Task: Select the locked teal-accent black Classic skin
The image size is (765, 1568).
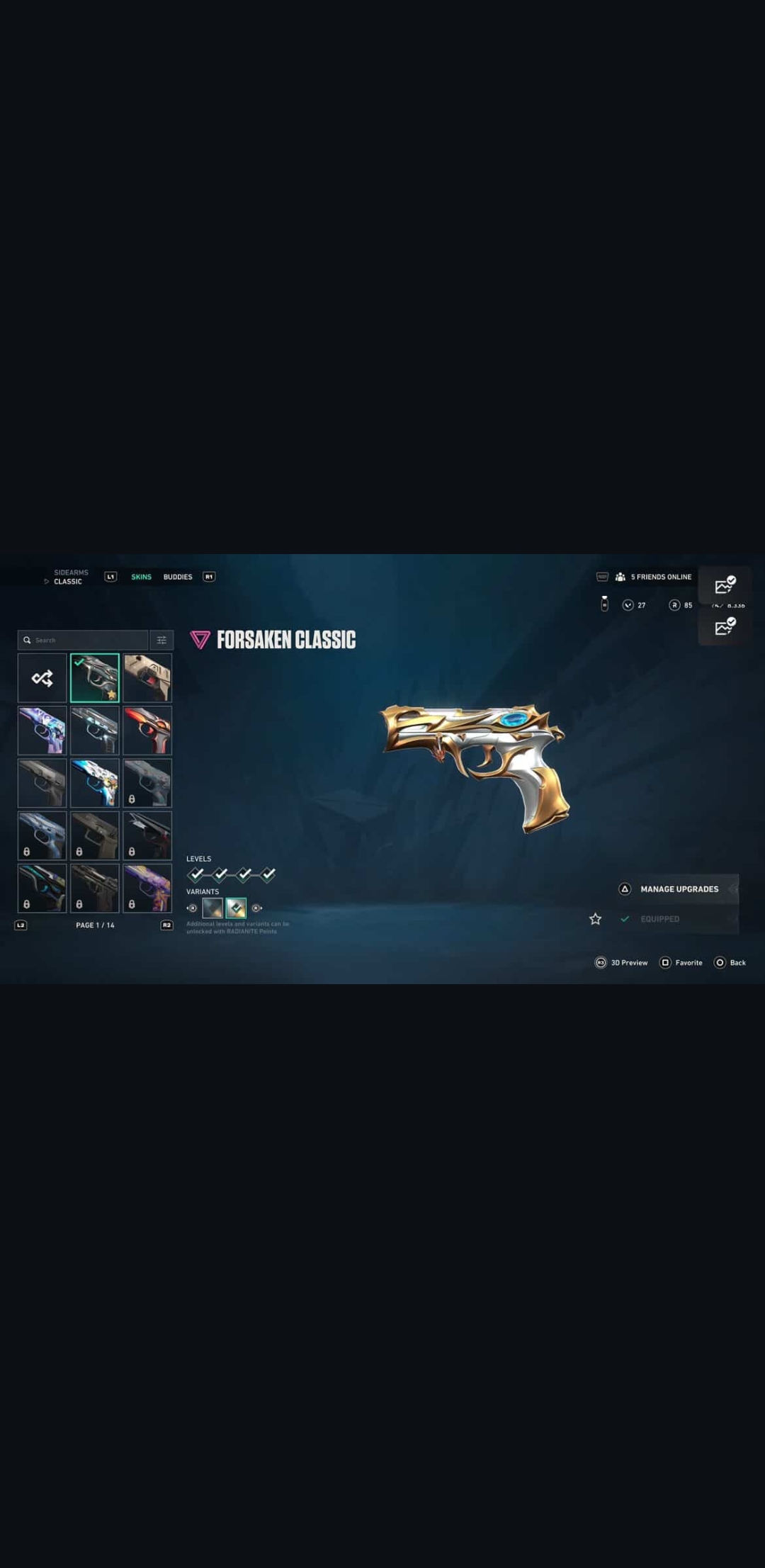Action: click(42, 888)
